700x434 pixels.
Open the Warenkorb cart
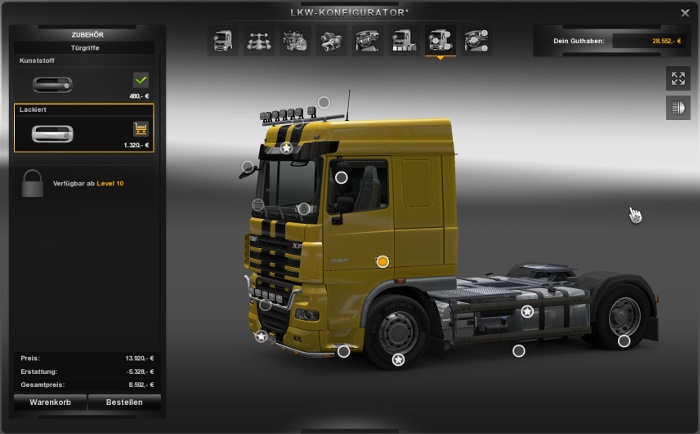tap(50, 402)
